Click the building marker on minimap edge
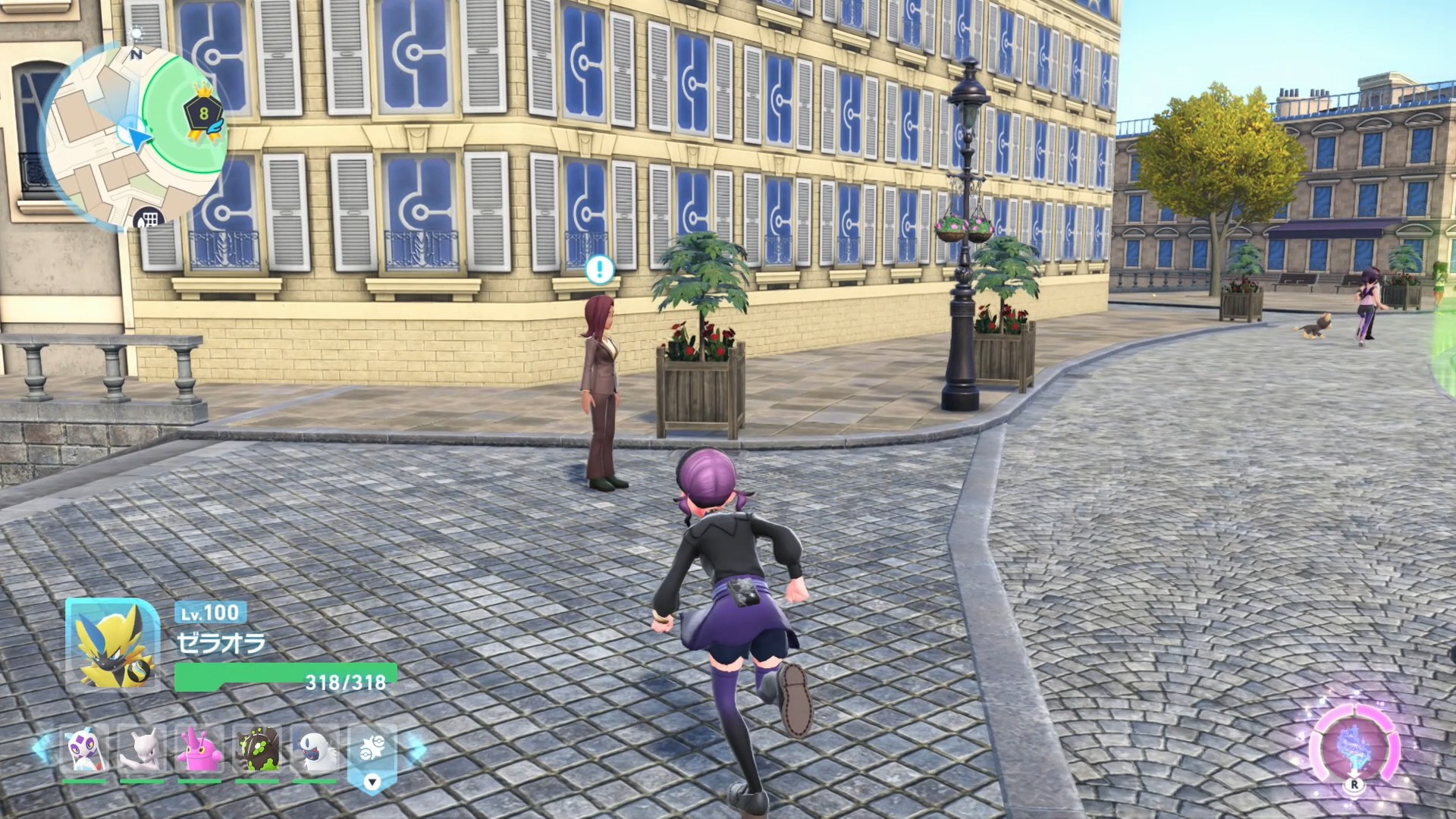This screenshot has width=1456, height=819. tap(149, 220)
